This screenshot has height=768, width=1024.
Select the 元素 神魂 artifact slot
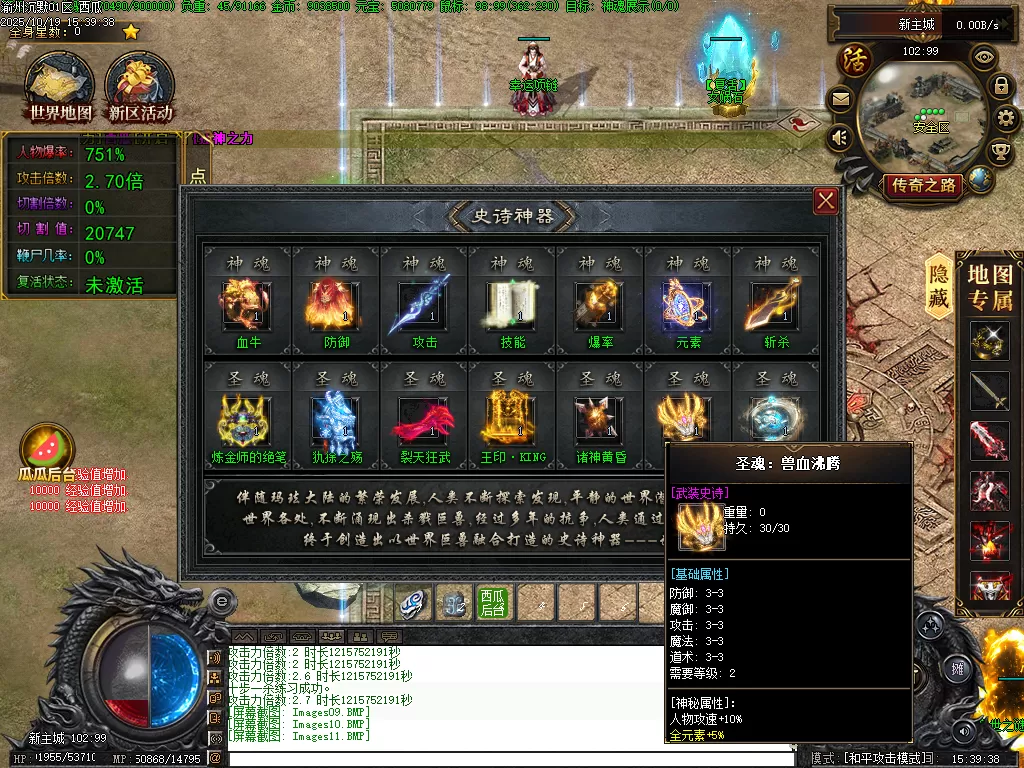click(688, 306)
